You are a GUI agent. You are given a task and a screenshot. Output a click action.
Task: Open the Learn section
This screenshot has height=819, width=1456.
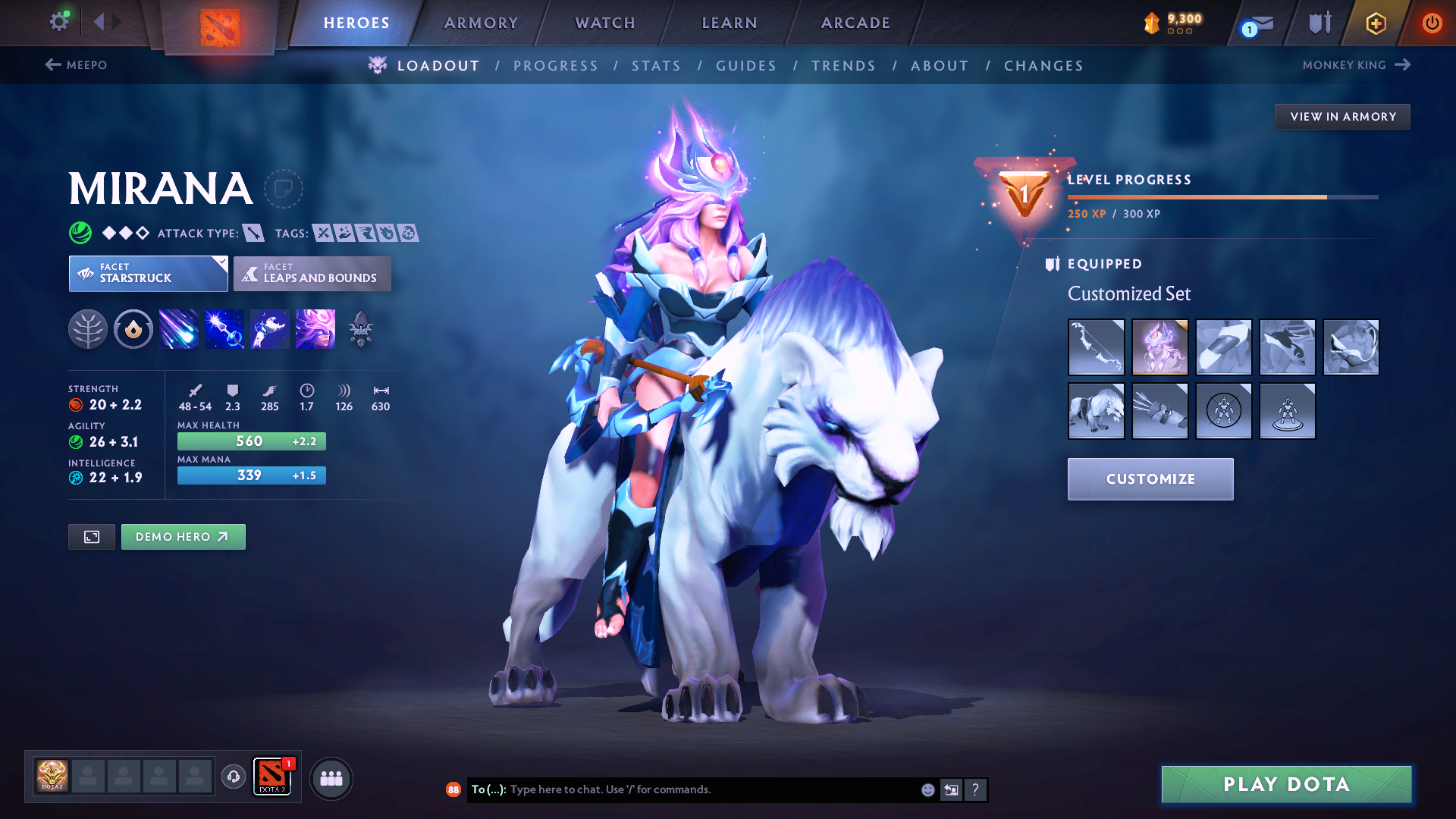[730, 23]
